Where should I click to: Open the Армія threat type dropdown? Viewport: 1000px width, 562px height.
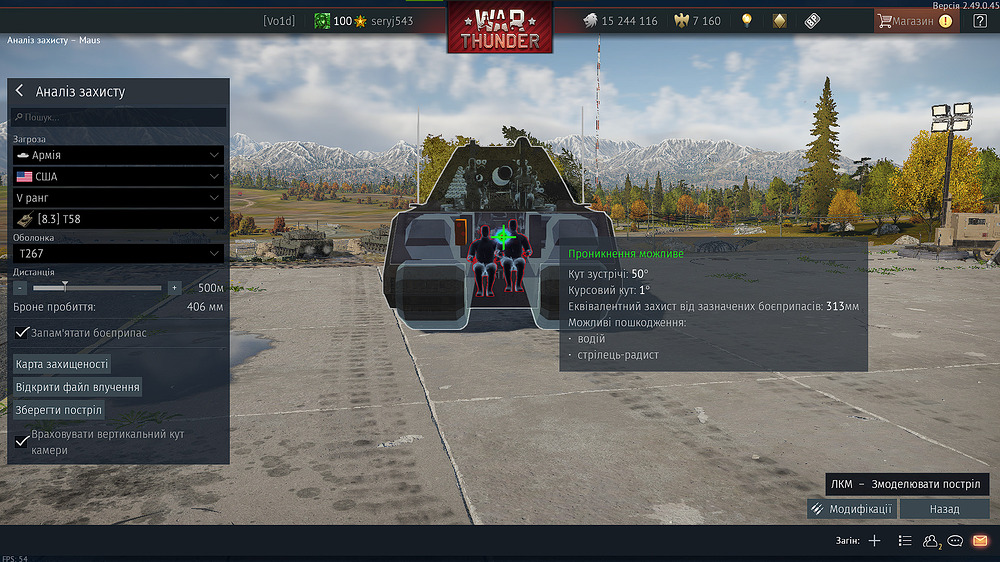pyautogui.click(x=118, y=156)
